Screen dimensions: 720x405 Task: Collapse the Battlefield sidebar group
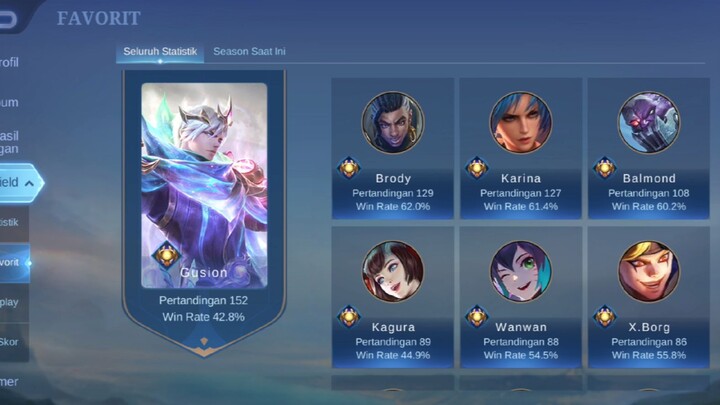tap(20, 183)
